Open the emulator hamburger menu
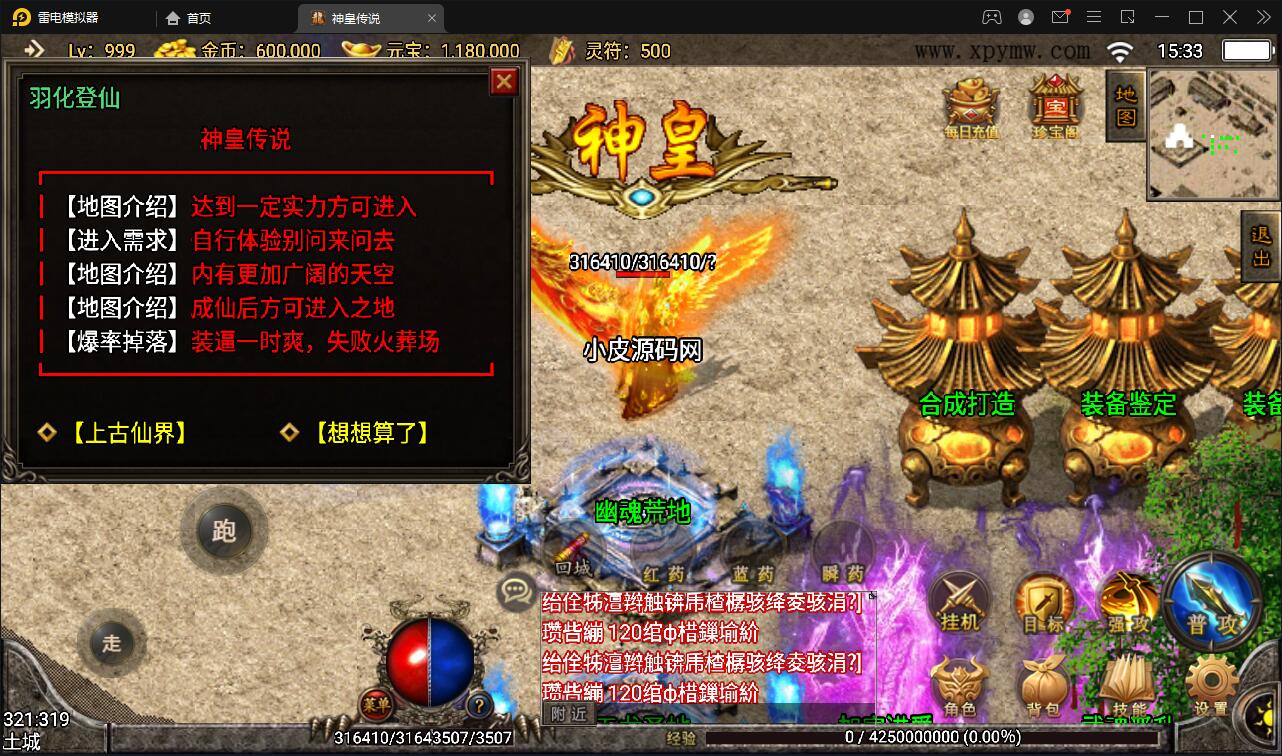The height and width of the screenshot is (756, 1282). (1094, 17)
